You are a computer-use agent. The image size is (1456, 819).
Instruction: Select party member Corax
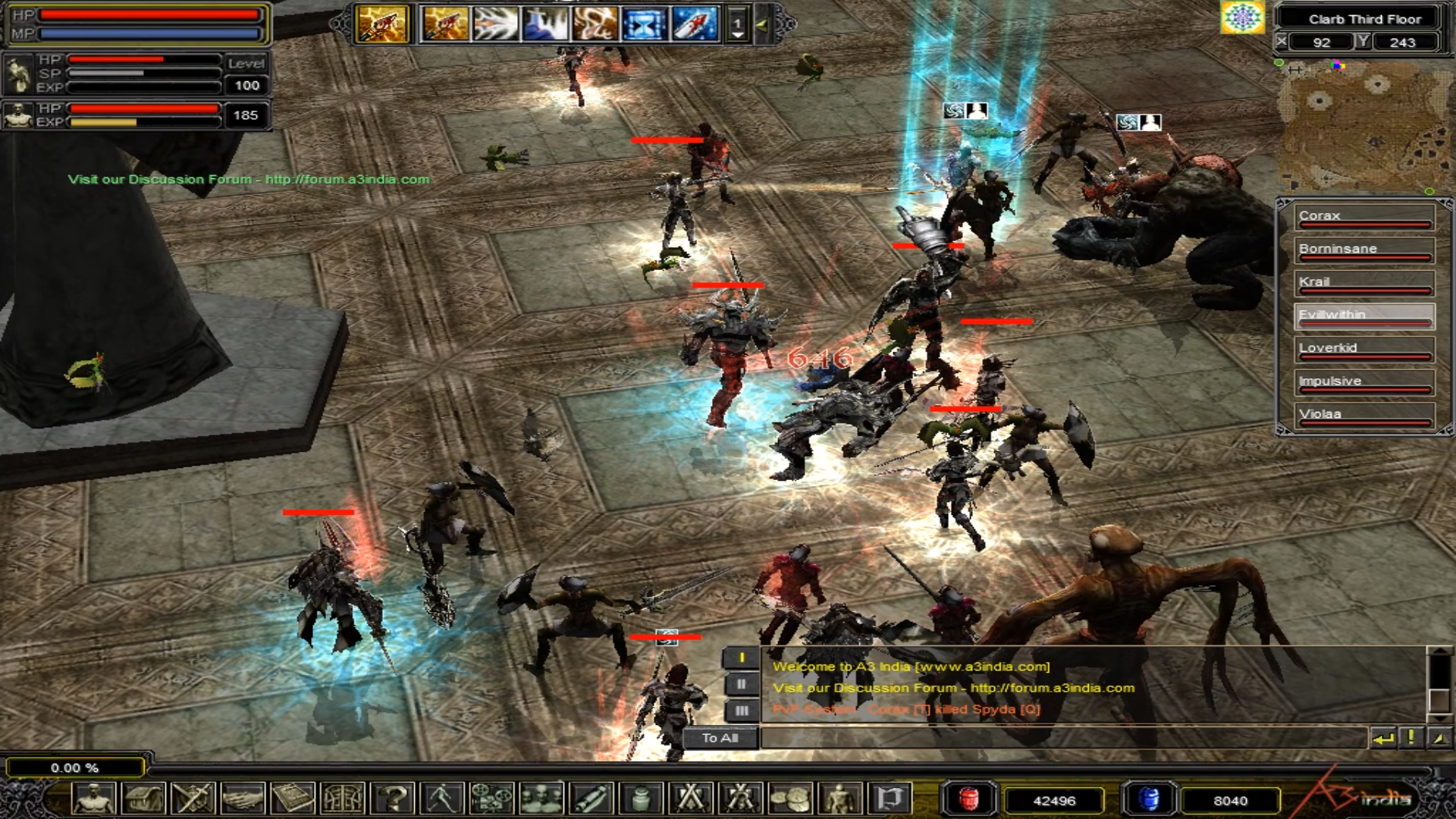pos(1363,217)
